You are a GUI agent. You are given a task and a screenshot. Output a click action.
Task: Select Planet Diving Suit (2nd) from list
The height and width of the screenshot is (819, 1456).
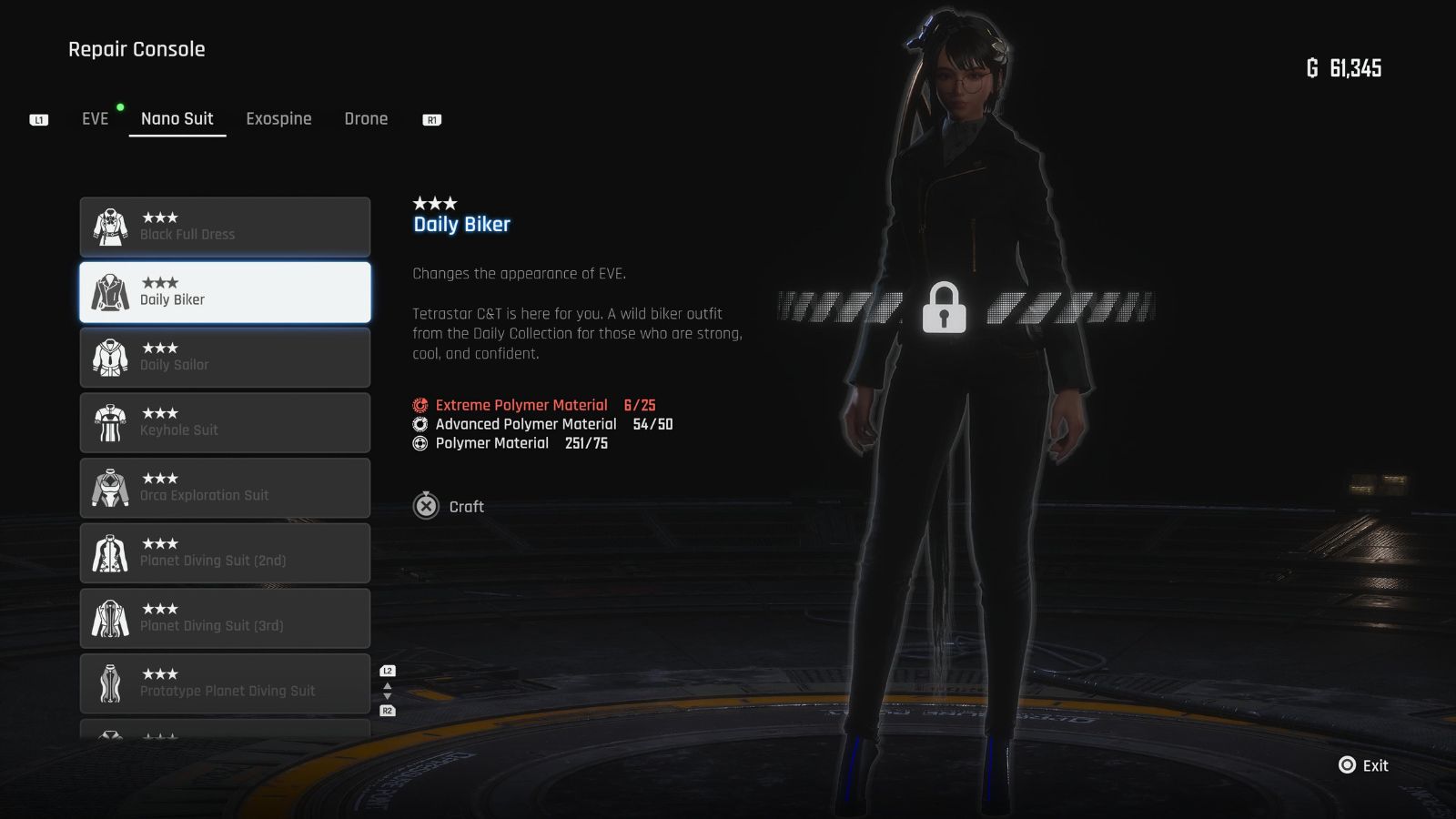pyautogui.click(x=225, y=552)
